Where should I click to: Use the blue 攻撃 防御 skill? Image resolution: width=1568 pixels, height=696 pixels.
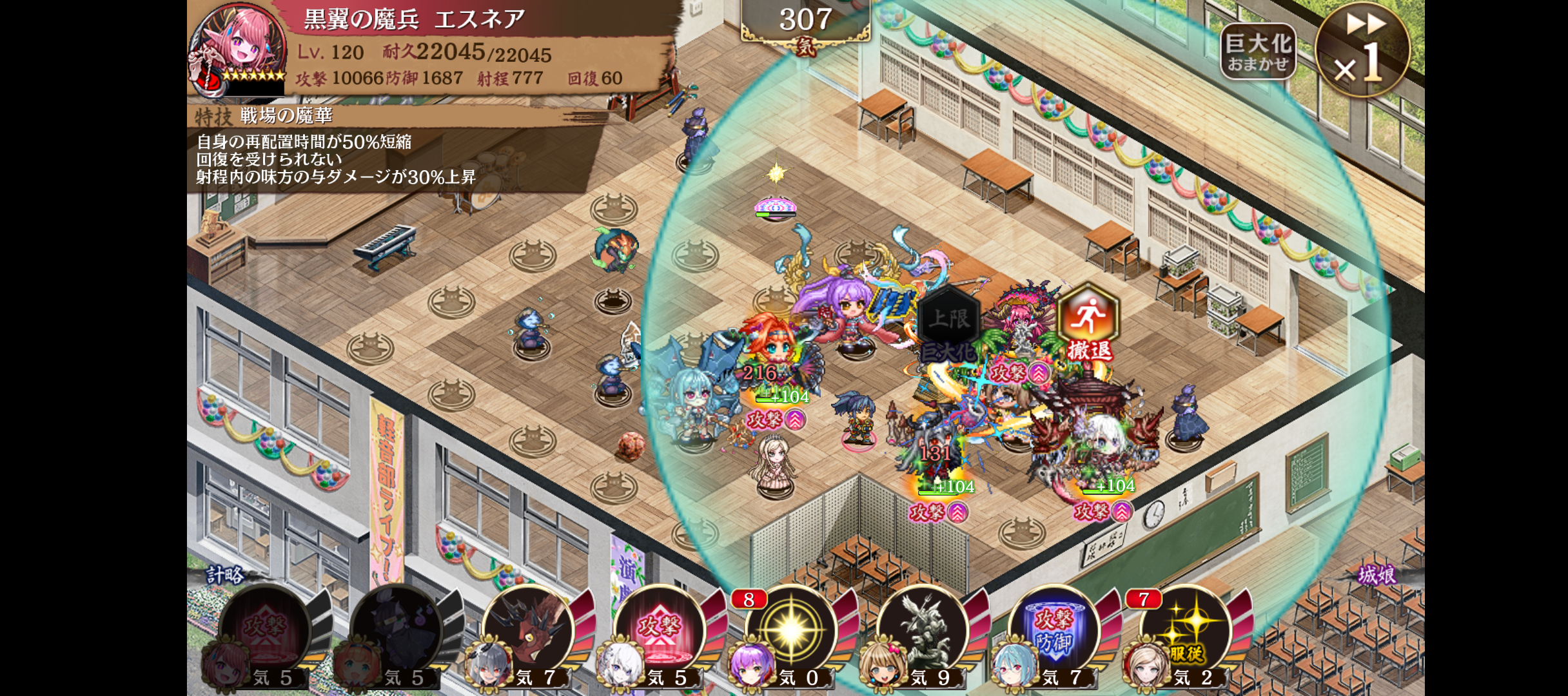1053,632
